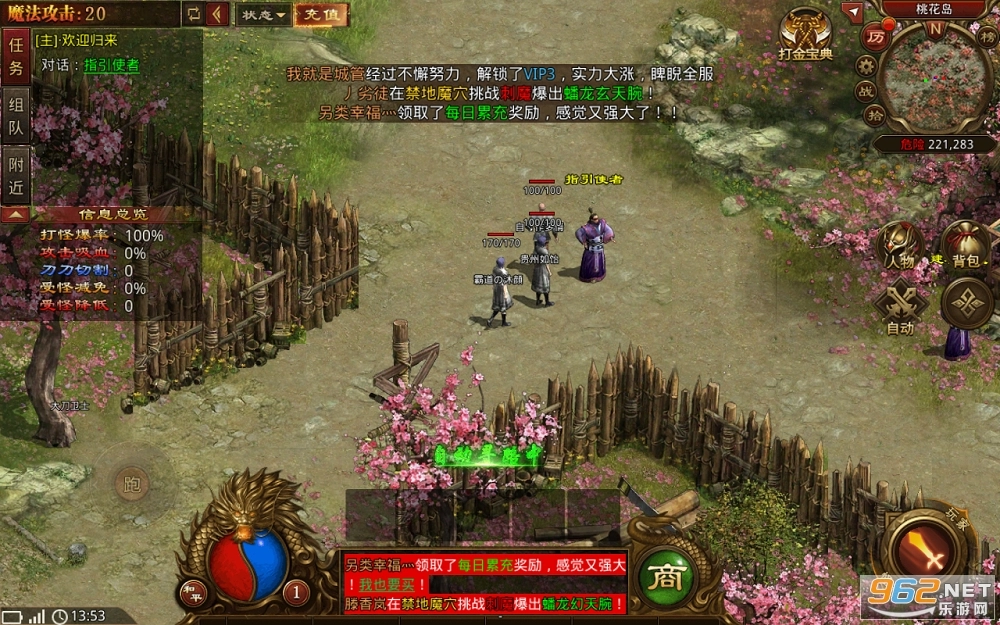Open the 人物 character sheet
Viewport: 1000px width, 625px height.
899,243
